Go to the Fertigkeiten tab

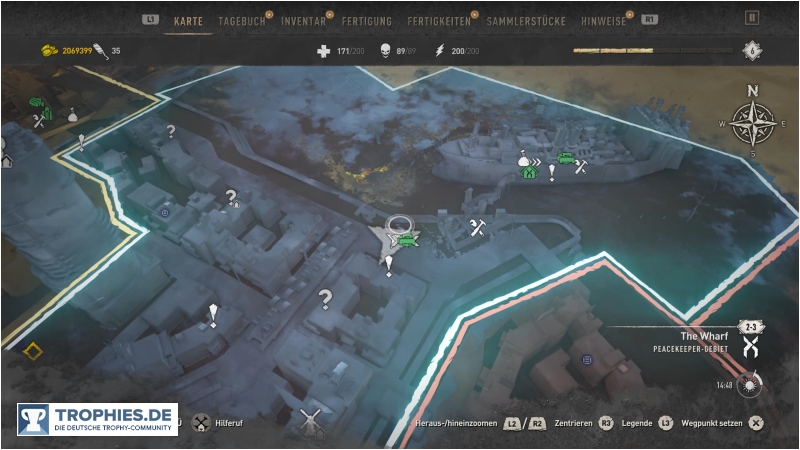pyautogui.click(x=438, y=20)
